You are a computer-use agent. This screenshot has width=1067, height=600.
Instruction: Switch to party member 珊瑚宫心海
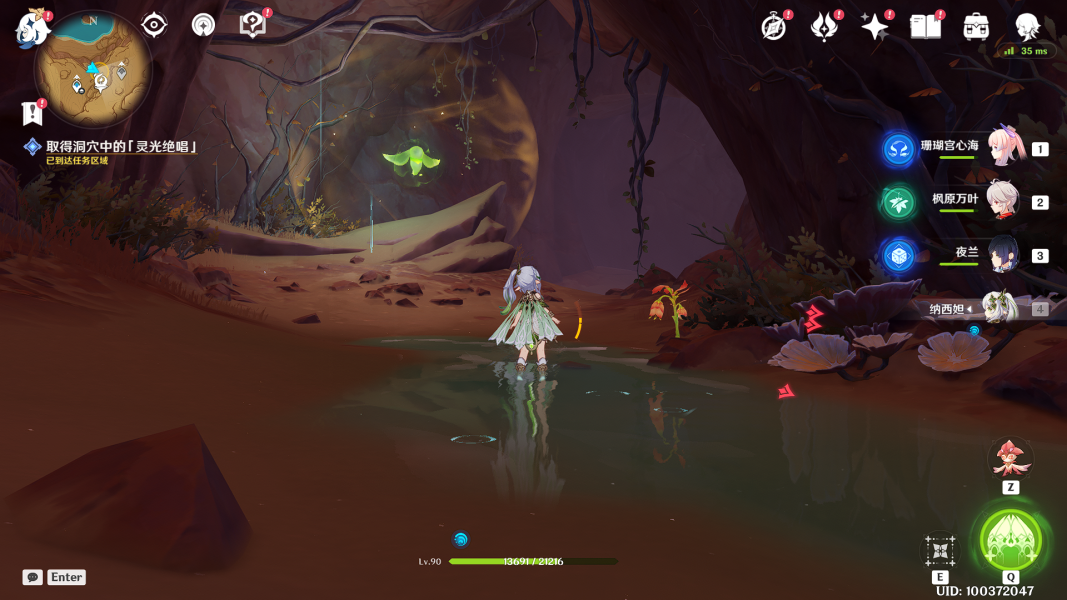tap(1003, 148)
